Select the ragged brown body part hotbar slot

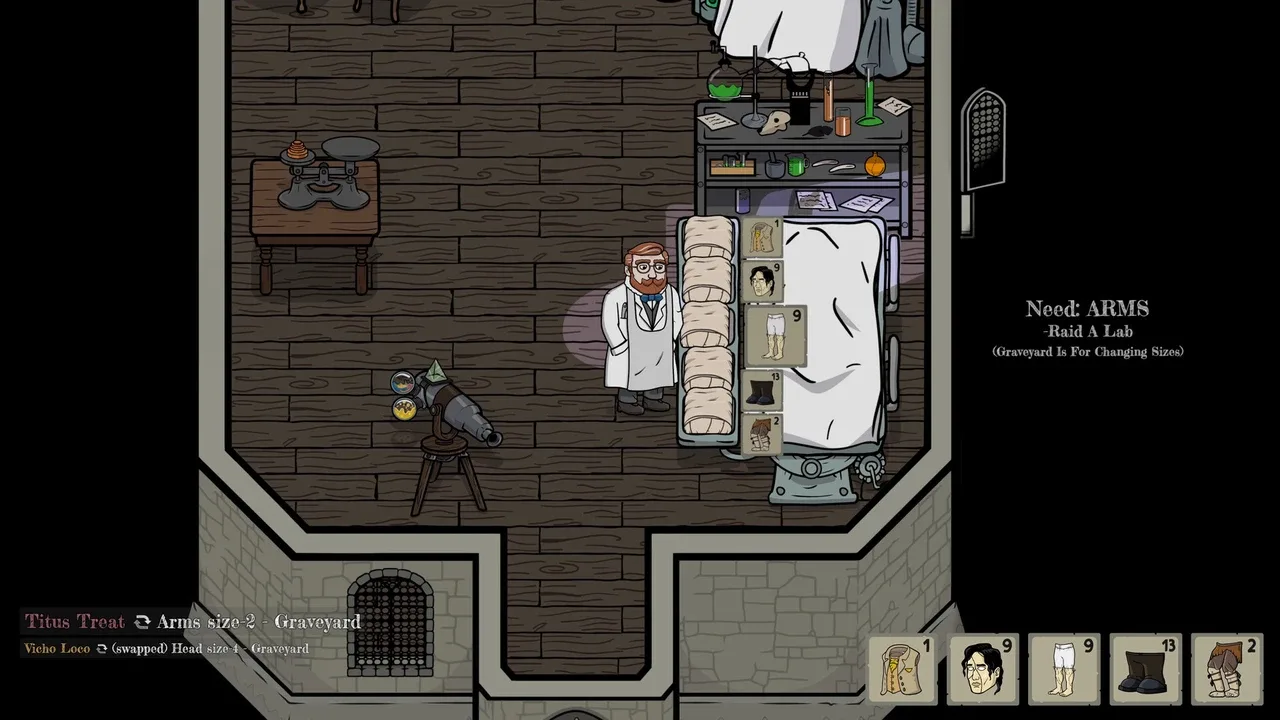coord(1226,668)
